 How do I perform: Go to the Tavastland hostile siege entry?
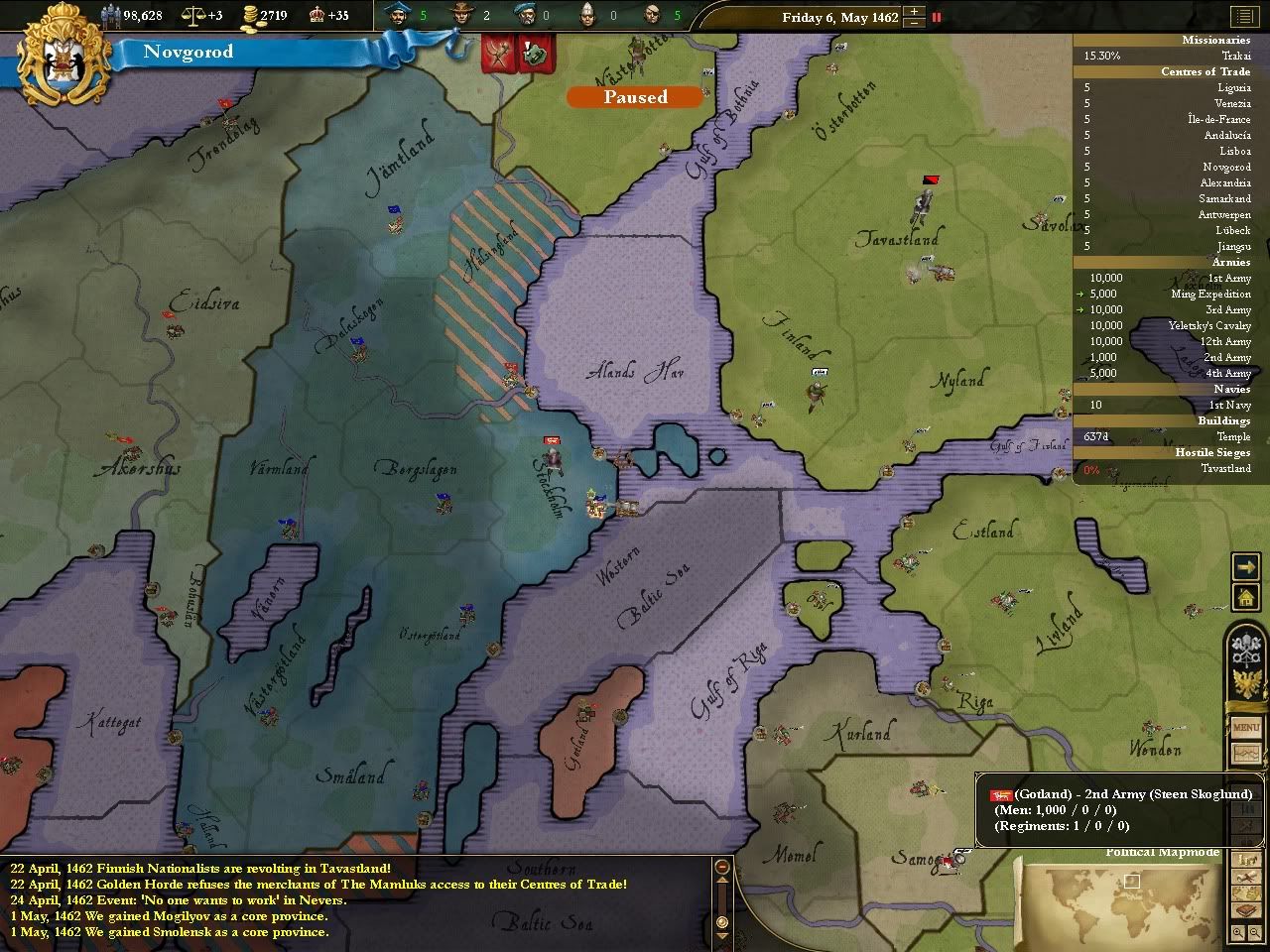(x=1224, y=468)
